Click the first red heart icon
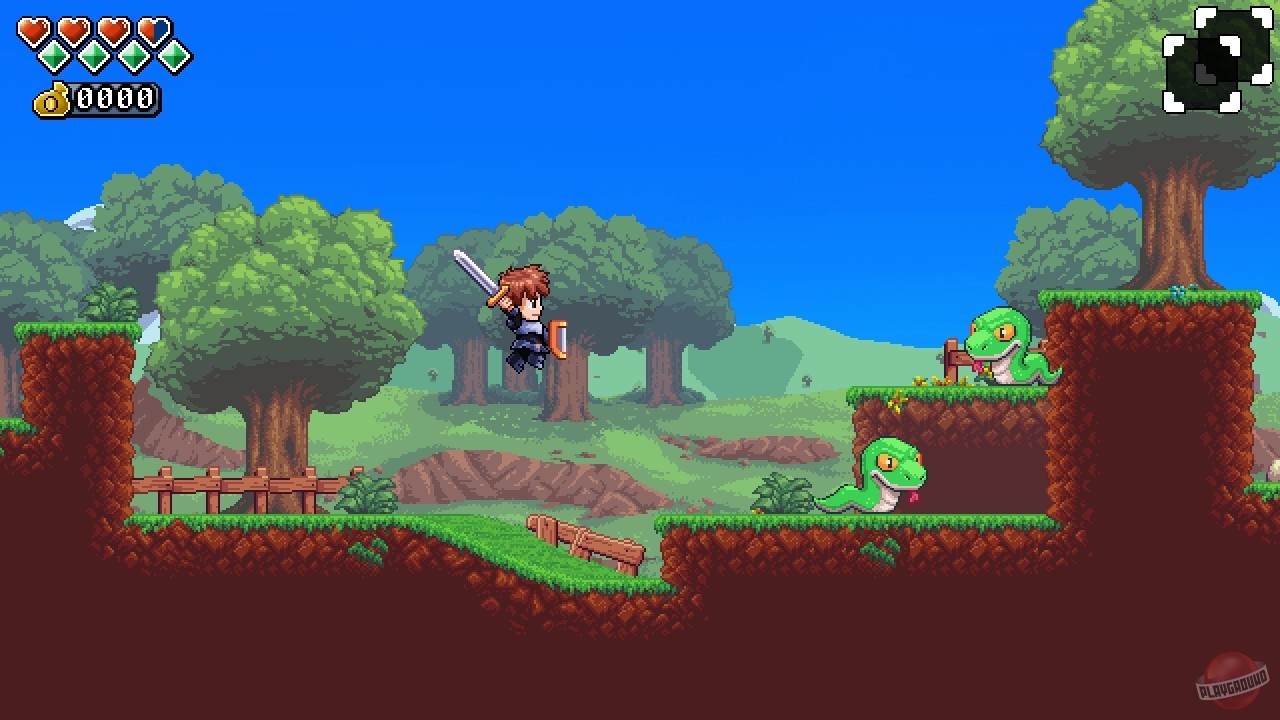 [33, 28]
